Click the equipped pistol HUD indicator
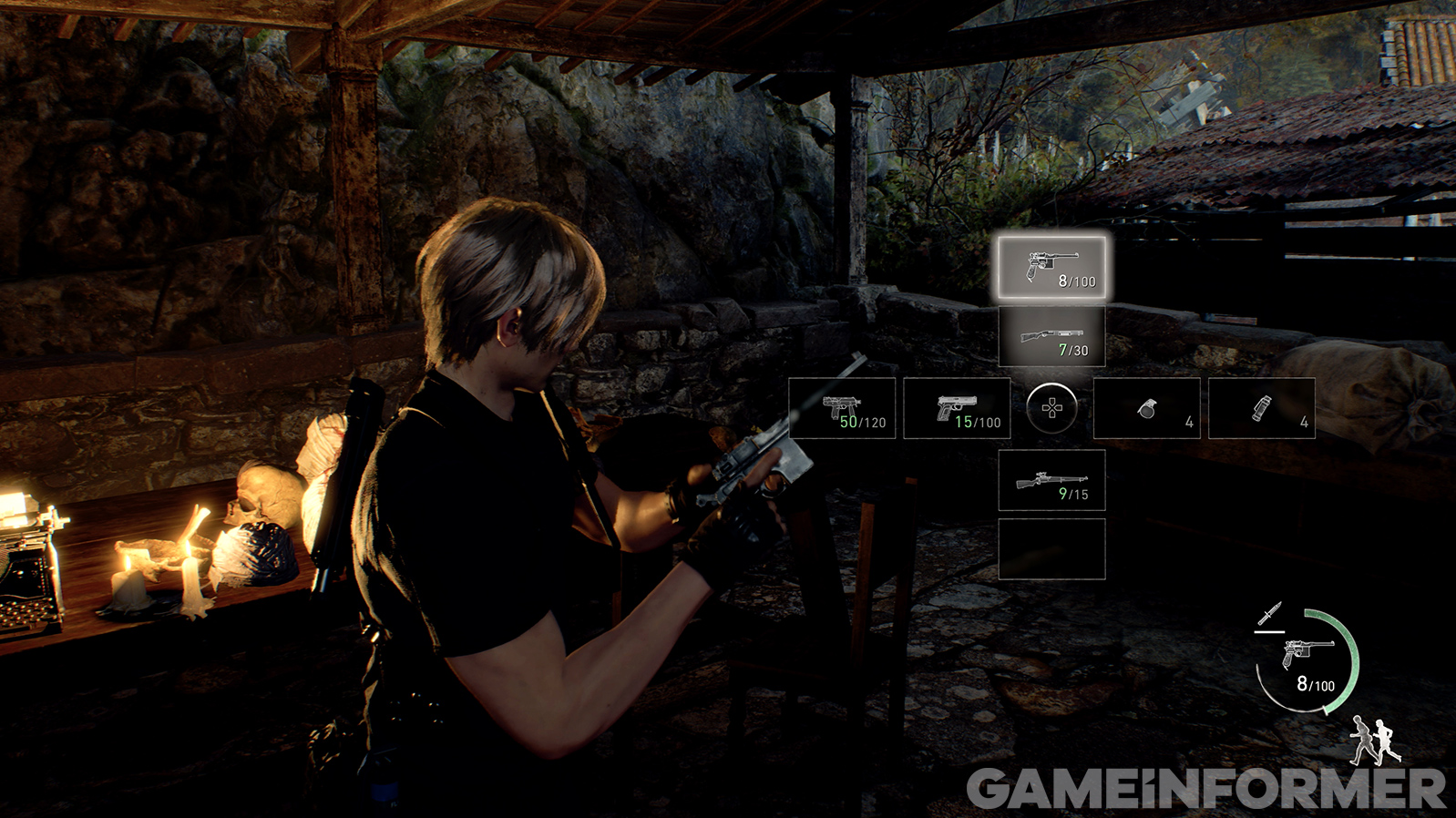Viewport: 1456px width, 818px height. click(1308, 660)
